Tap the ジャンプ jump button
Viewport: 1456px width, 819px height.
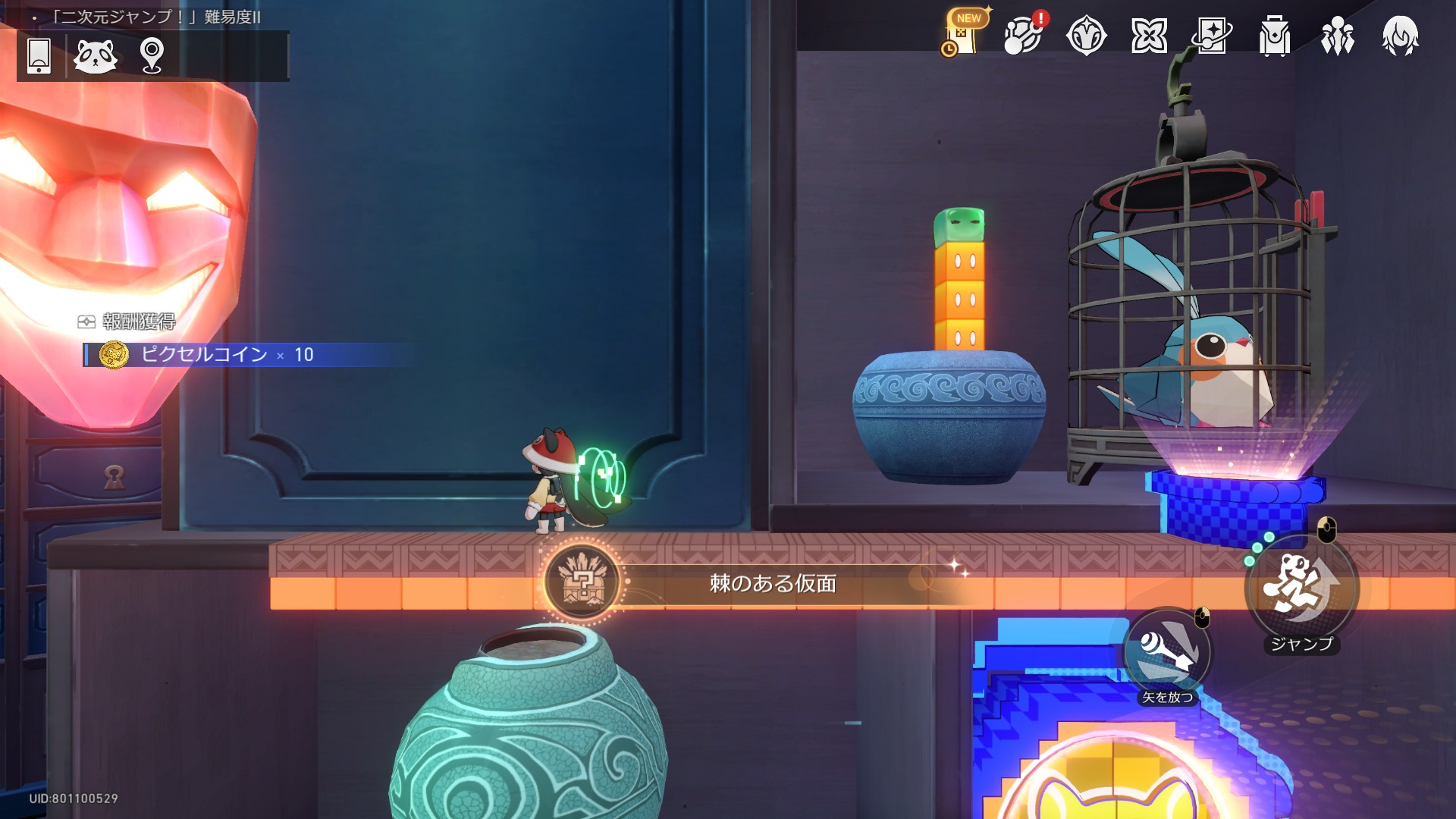1301,589
